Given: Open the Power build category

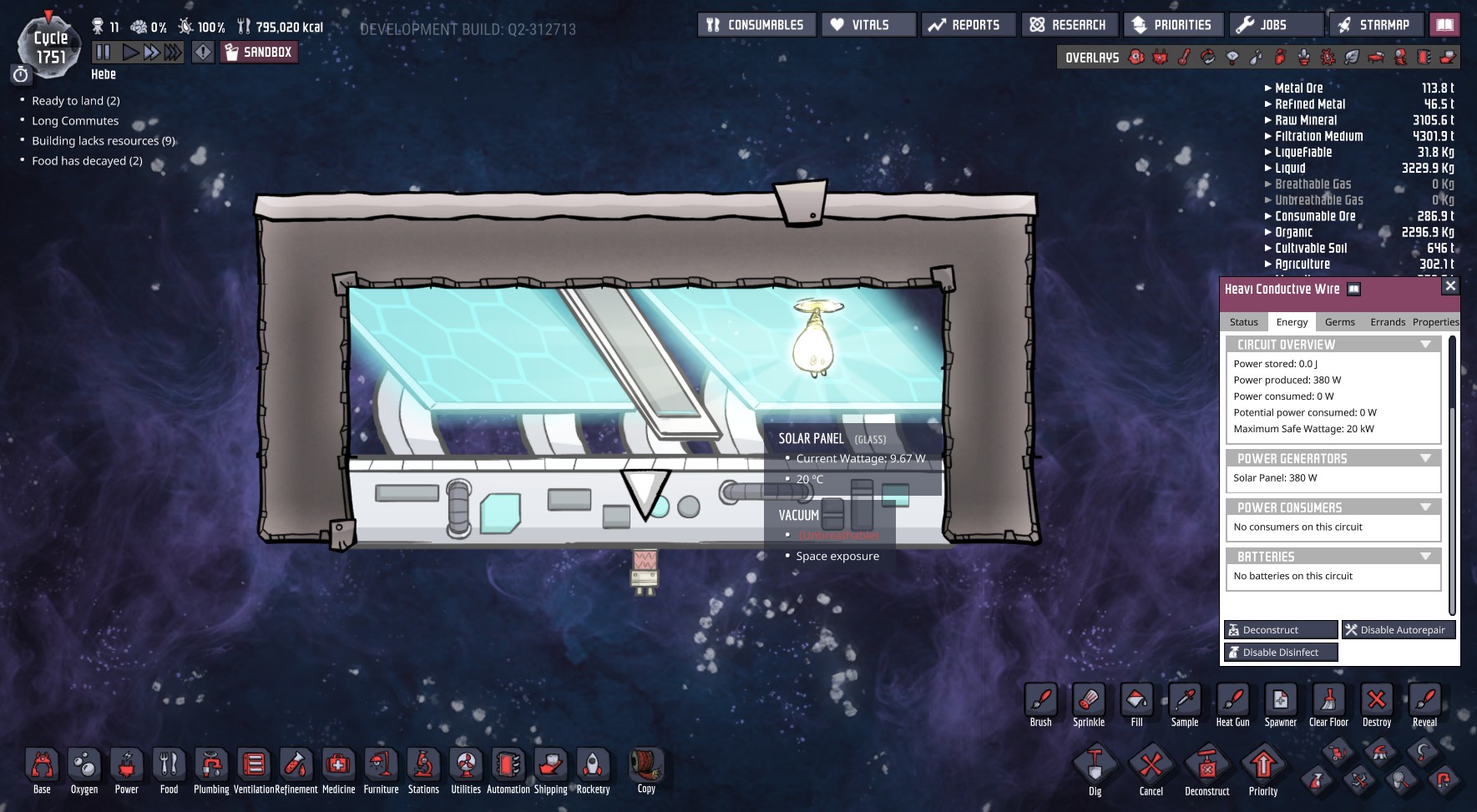Looking at the screenshot, I should (127, 770).
